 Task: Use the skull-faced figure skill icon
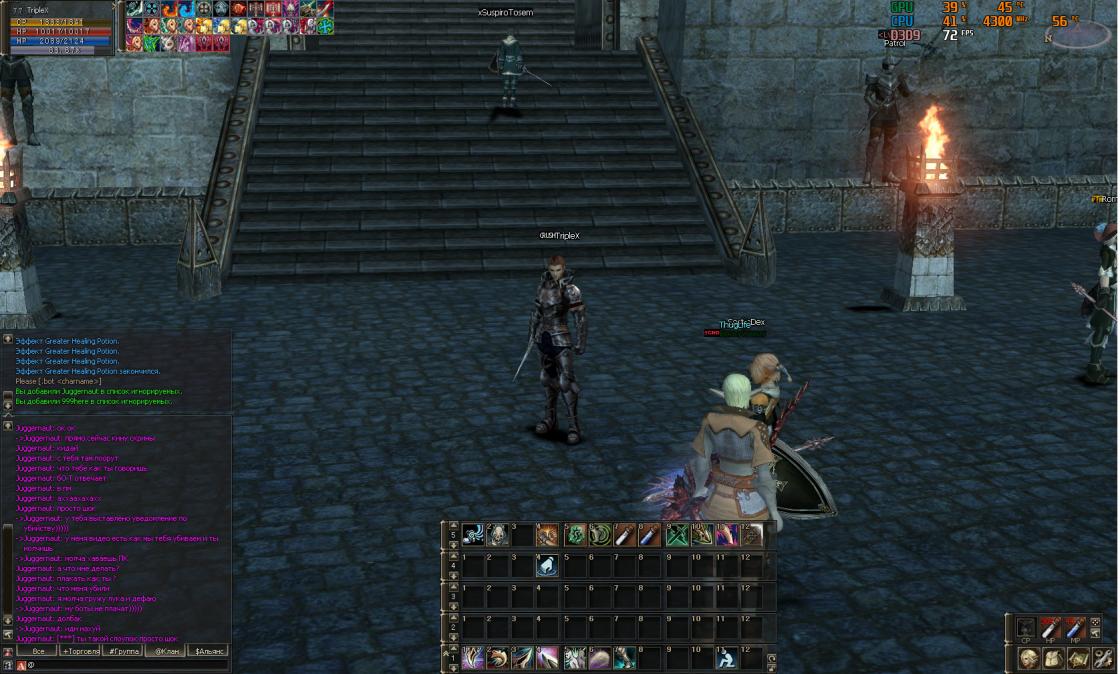tap(497, 535)
